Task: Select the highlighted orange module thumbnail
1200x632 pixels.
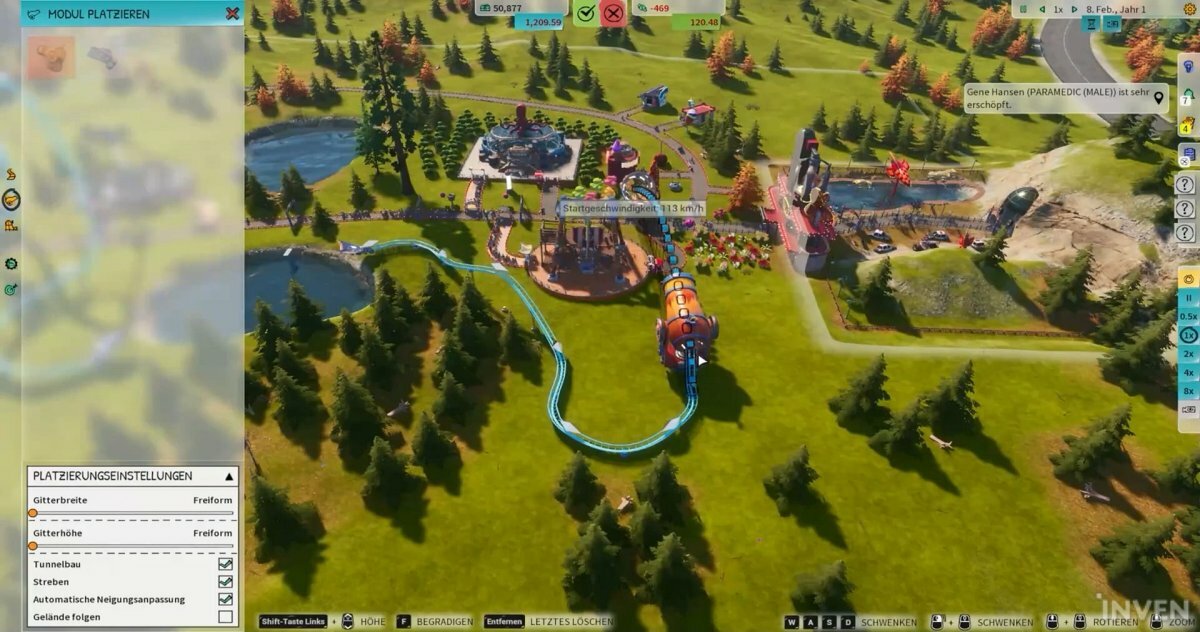Action: [51, 57]
